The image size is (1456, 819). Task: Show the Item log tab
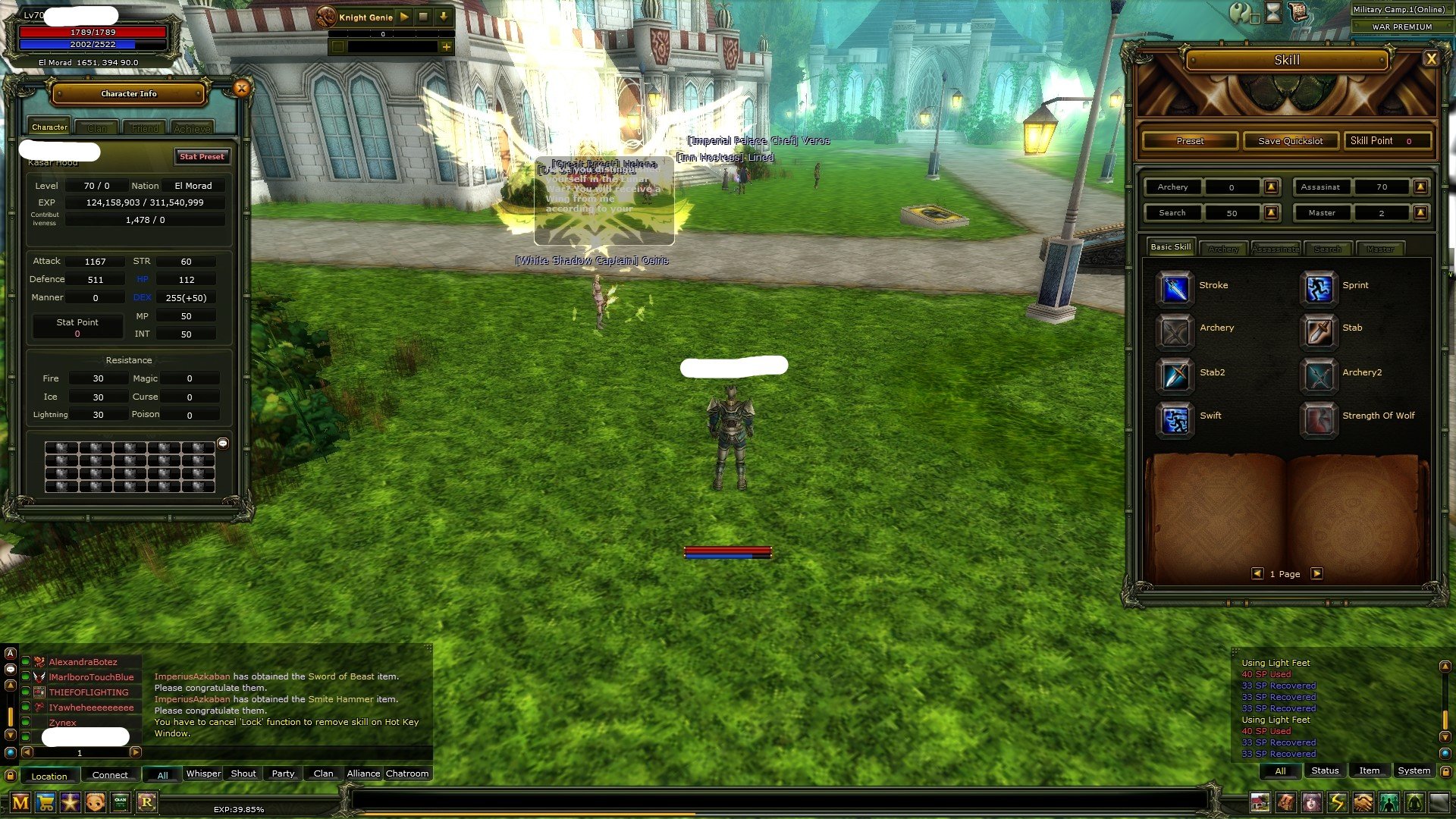coord(1369,770)
